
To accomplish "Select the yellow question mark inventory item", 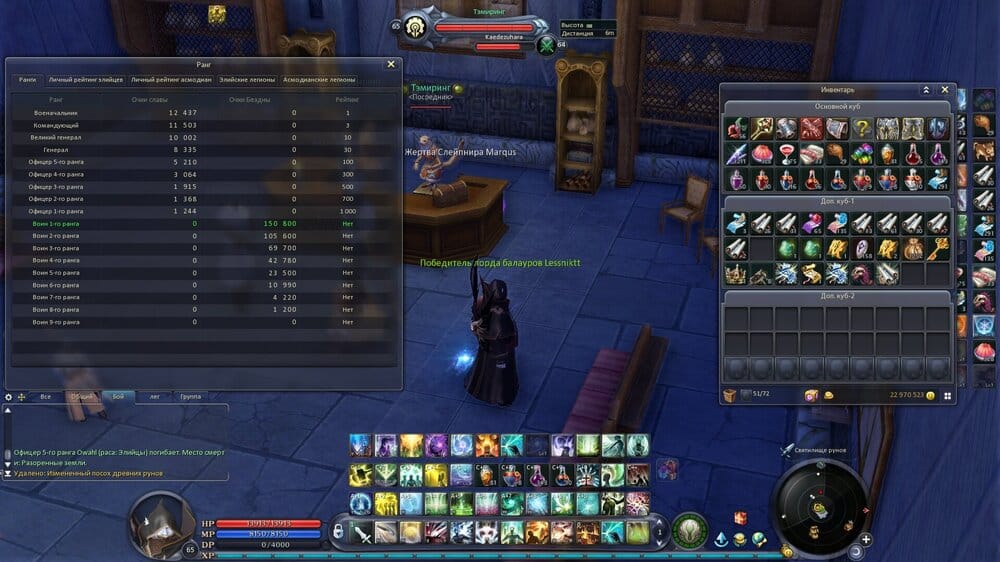I will 862,128.
